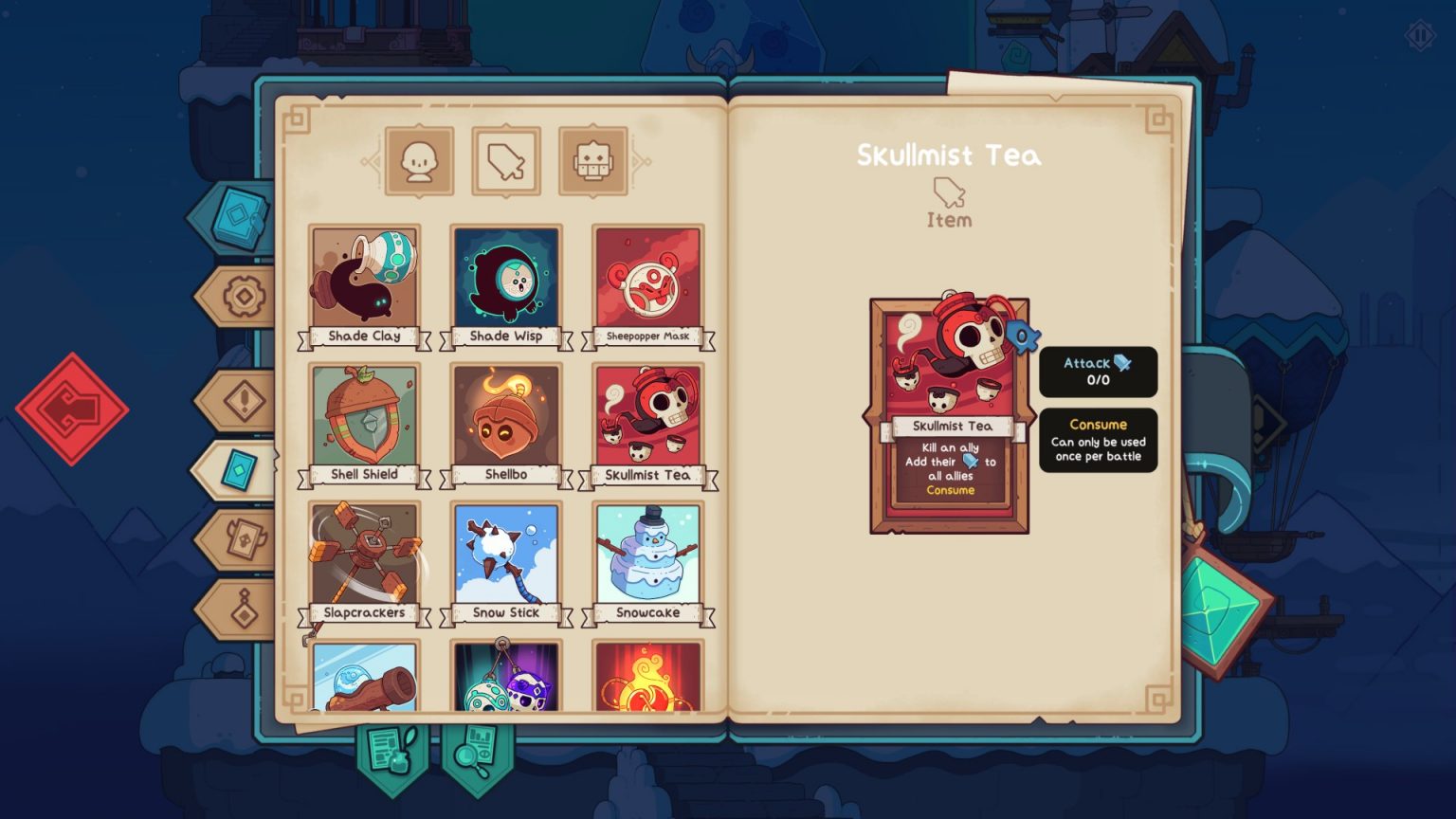Click the Attack 0/0 stat panel
The image size is (1456, 819).
click(1099, 373)
